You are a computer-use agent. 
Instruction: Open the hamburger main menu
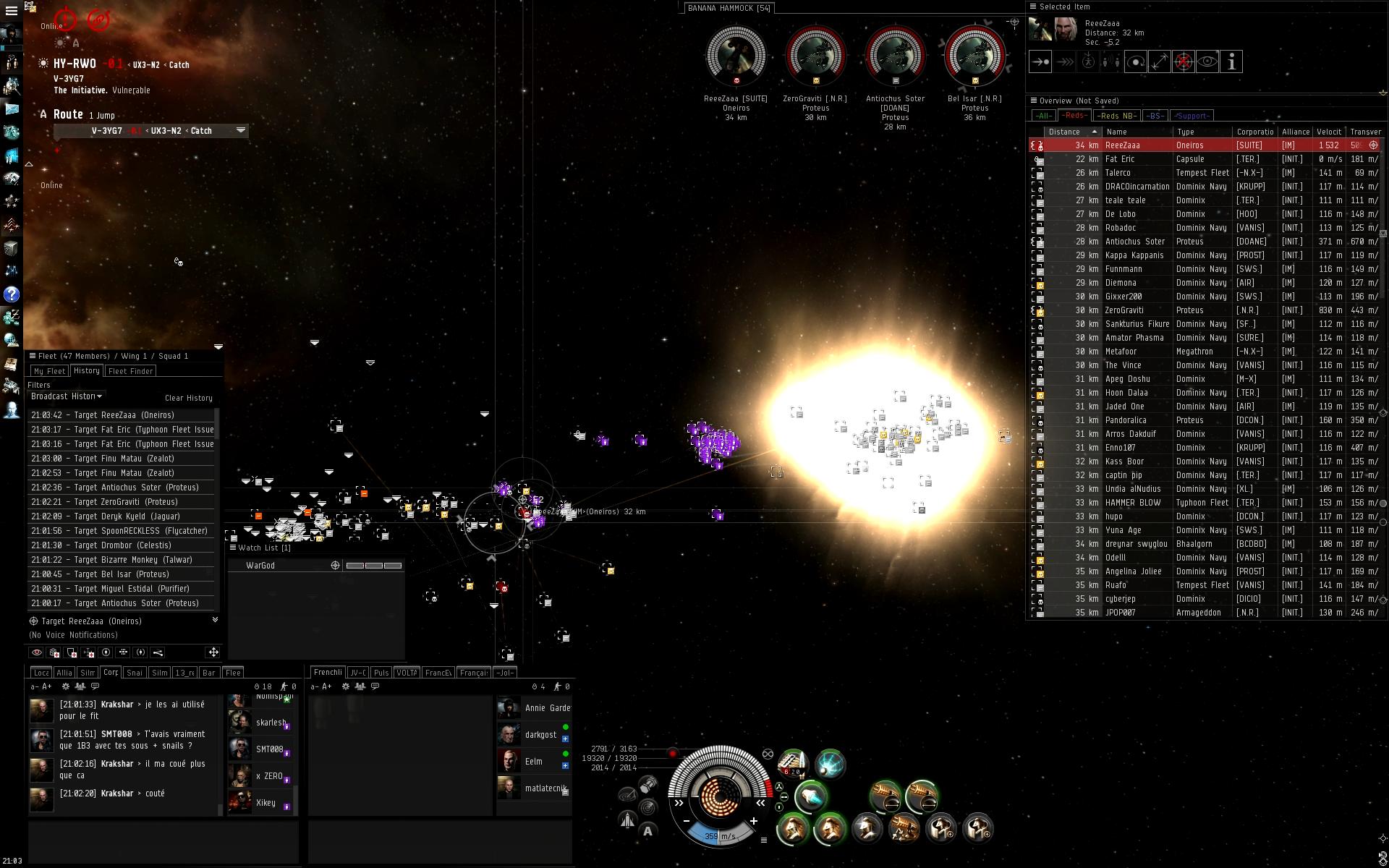tap(12, 11)
